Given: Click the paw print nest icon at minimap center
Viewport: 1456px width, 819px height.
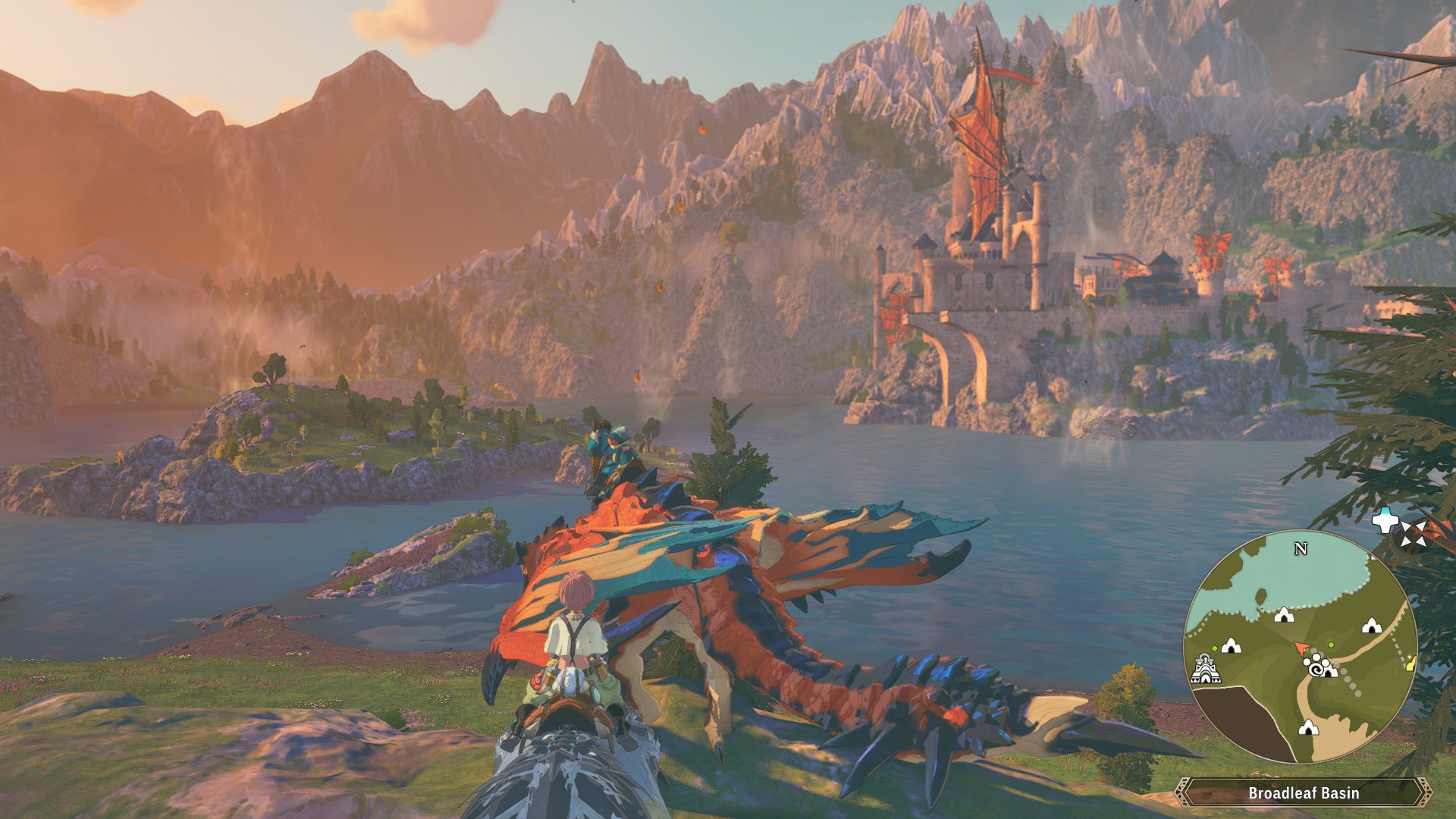Looking at the screenshot, I should click(1316, 667).
